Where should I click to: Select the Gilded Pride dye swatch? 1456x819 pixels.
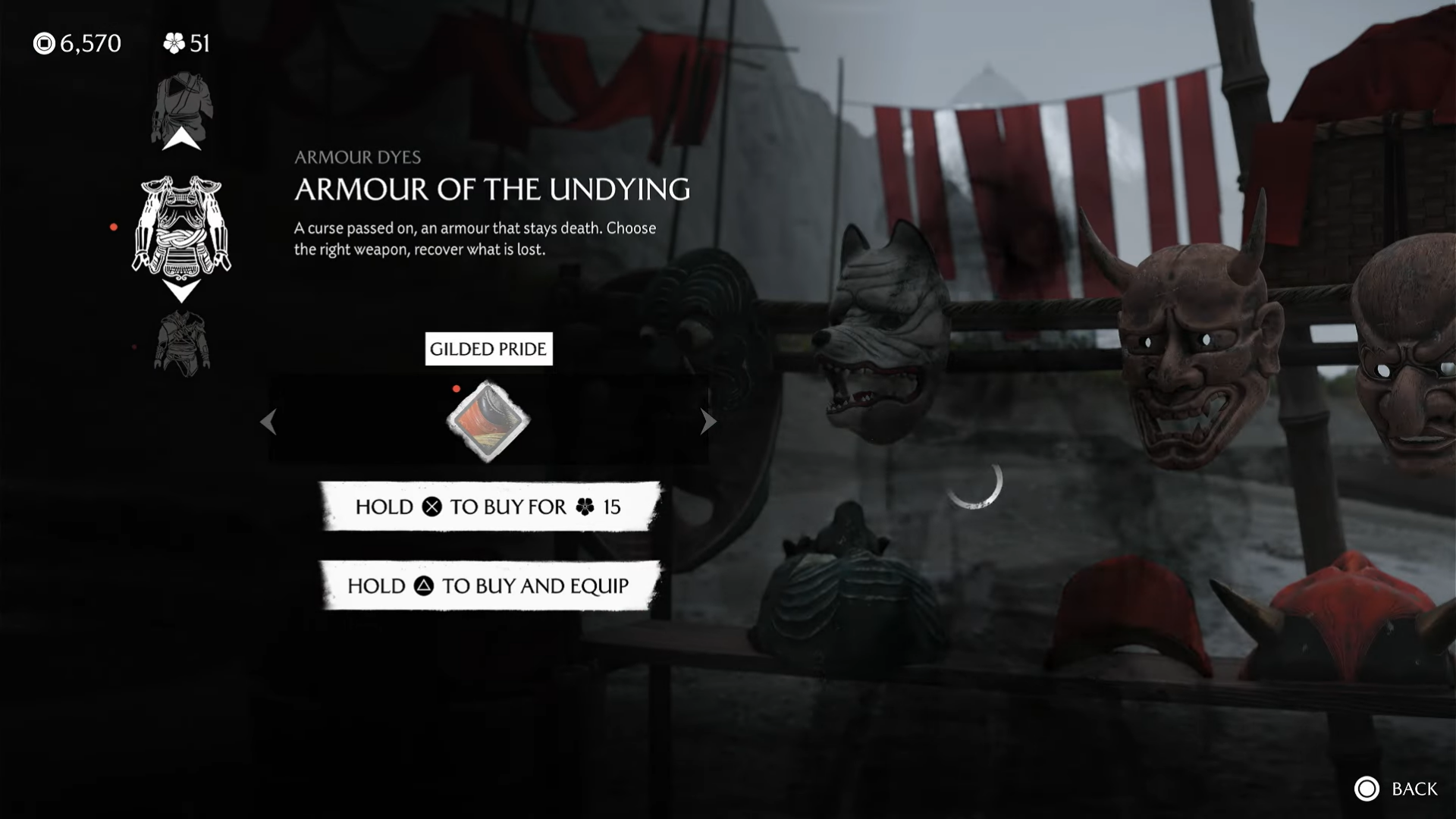(x=488, y=422)
